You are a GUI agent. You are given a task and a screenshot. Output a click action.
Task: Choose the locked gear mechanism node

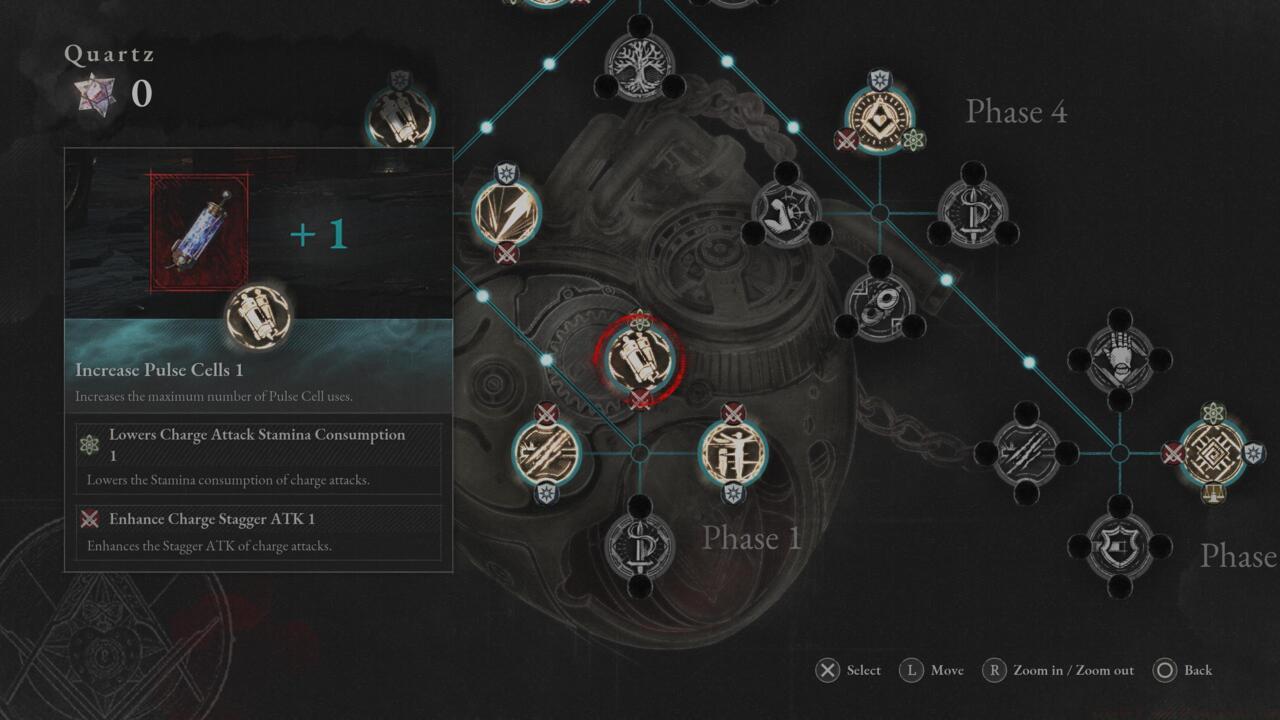pyautogui.click(x=880, y=304)
